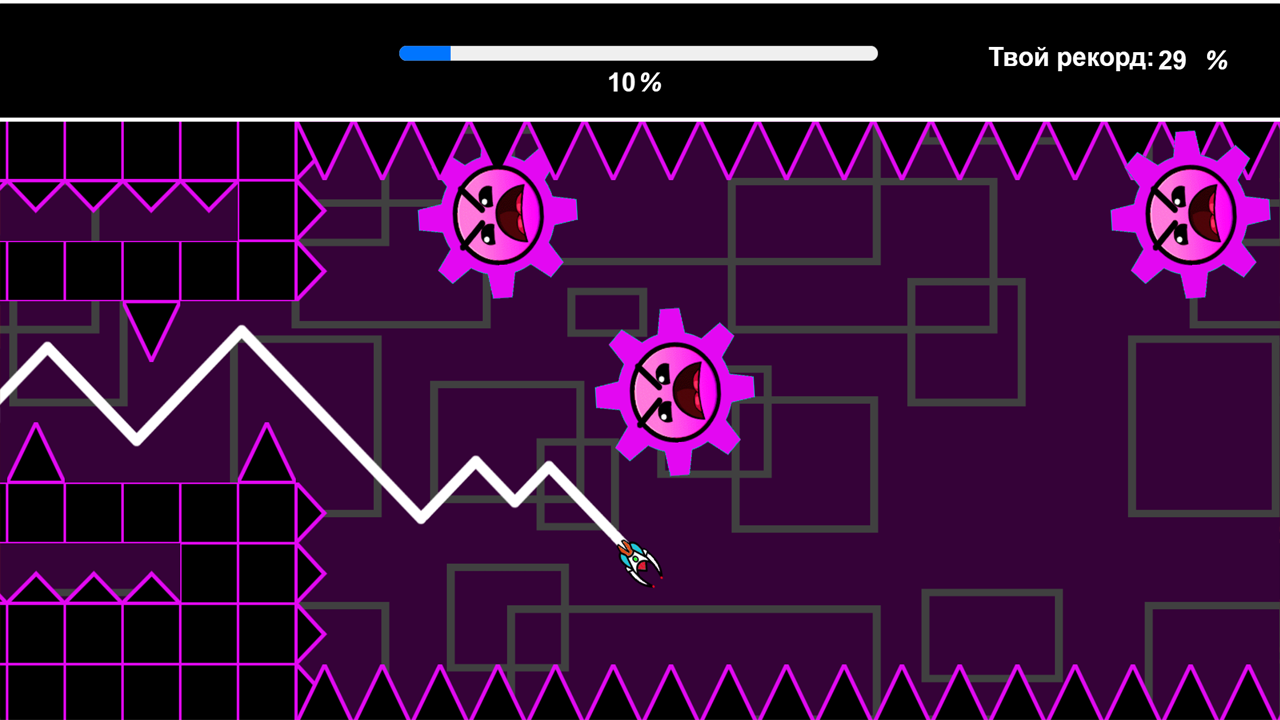Click the top-right saw gear enemy
Image resolution: width=1280 pixels, height=720 pixels.
point(1190,212)
